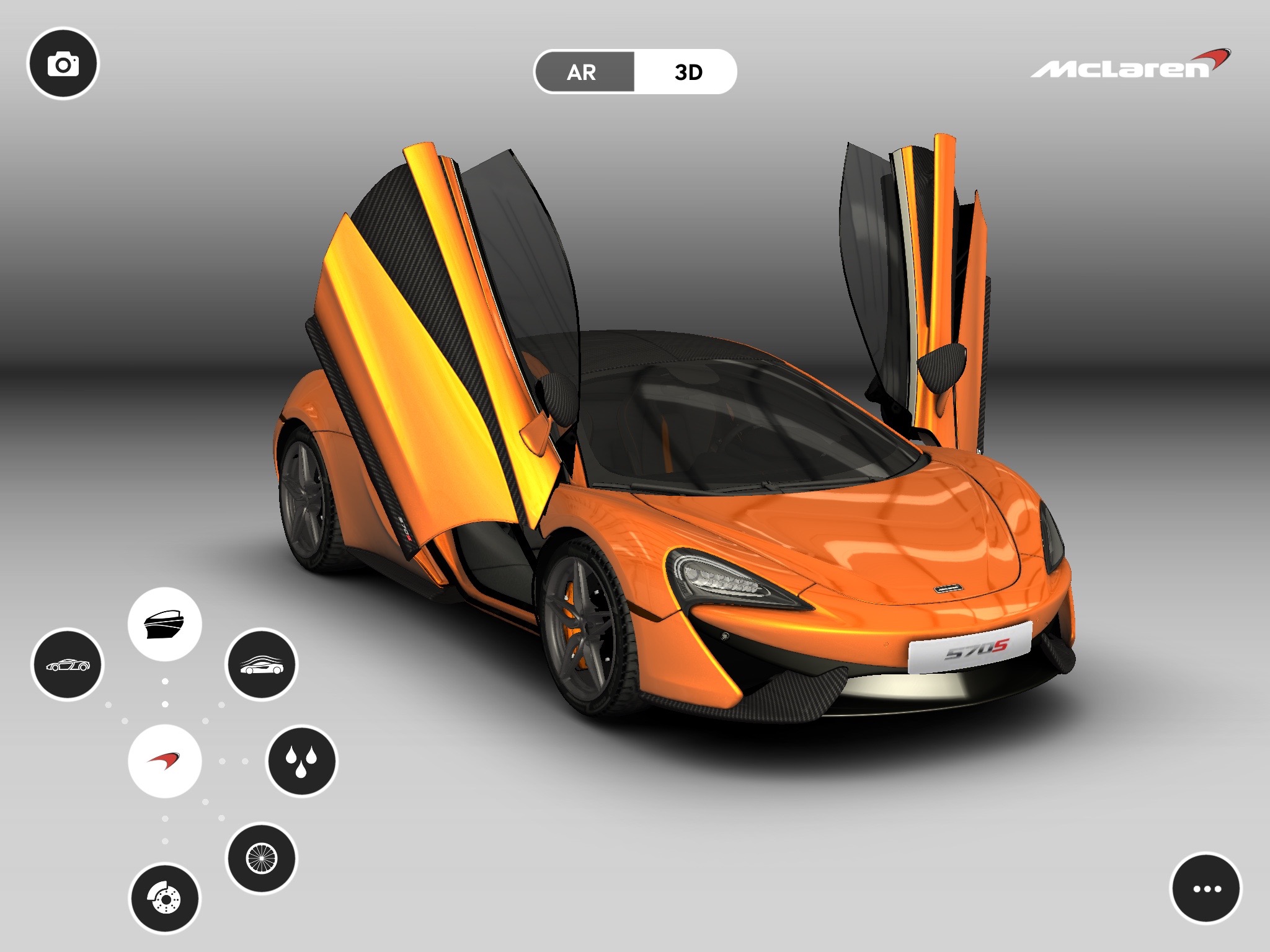Select the 3D view mode
The width and height of the screenshot is (1270, 952).
[687, 72]
